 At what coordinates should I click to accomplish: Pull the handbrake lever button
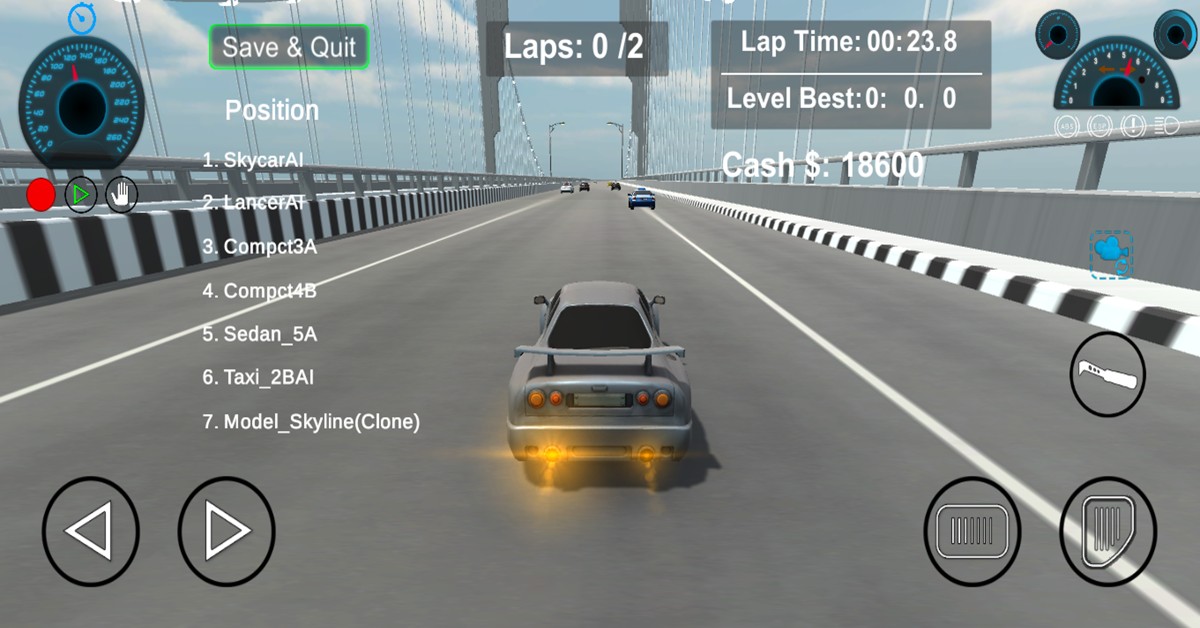pos(1108,375)
